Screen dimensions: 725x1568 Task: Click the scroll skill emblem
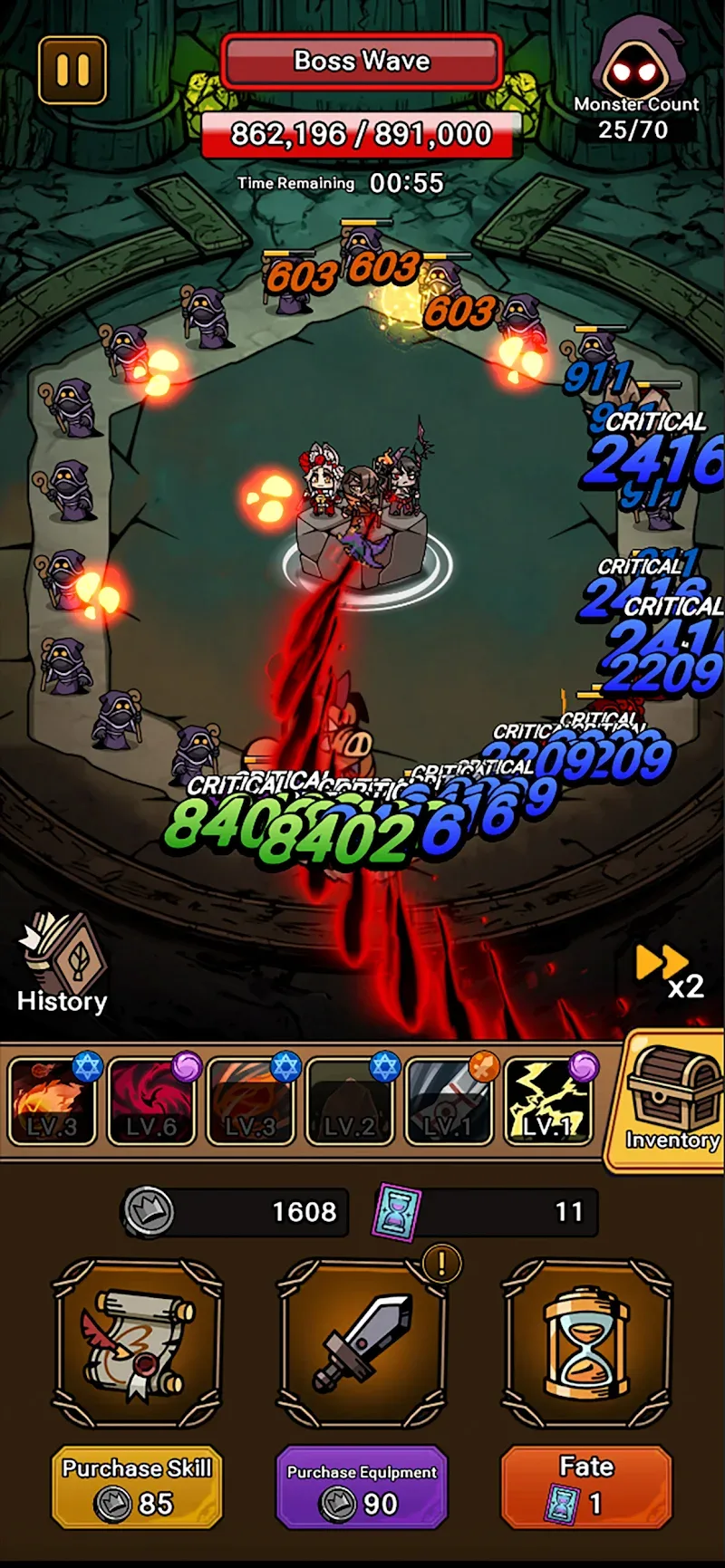click(x=138, y=1343)
